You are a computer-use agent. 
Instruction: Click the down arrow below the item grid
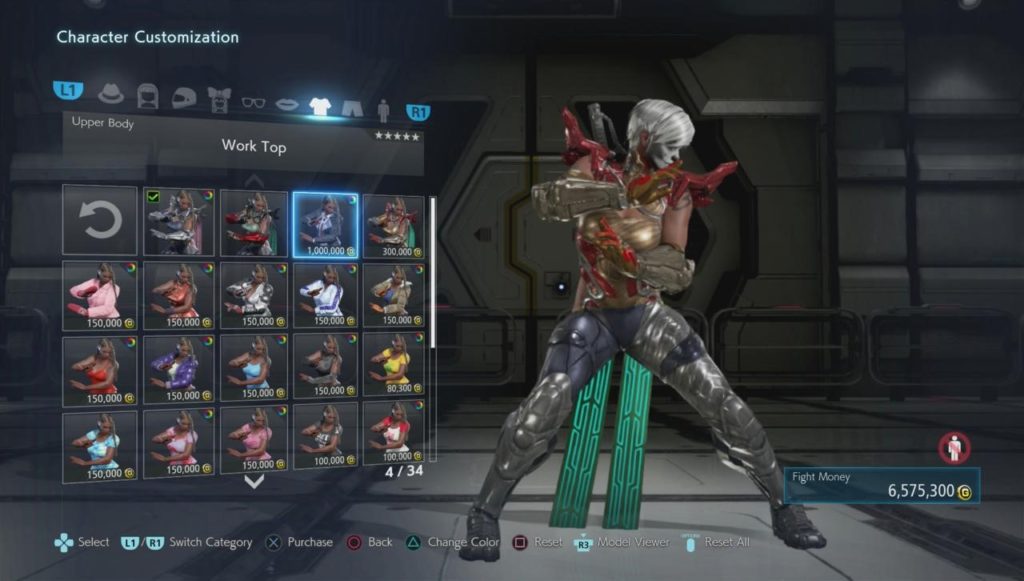[254, 481]
